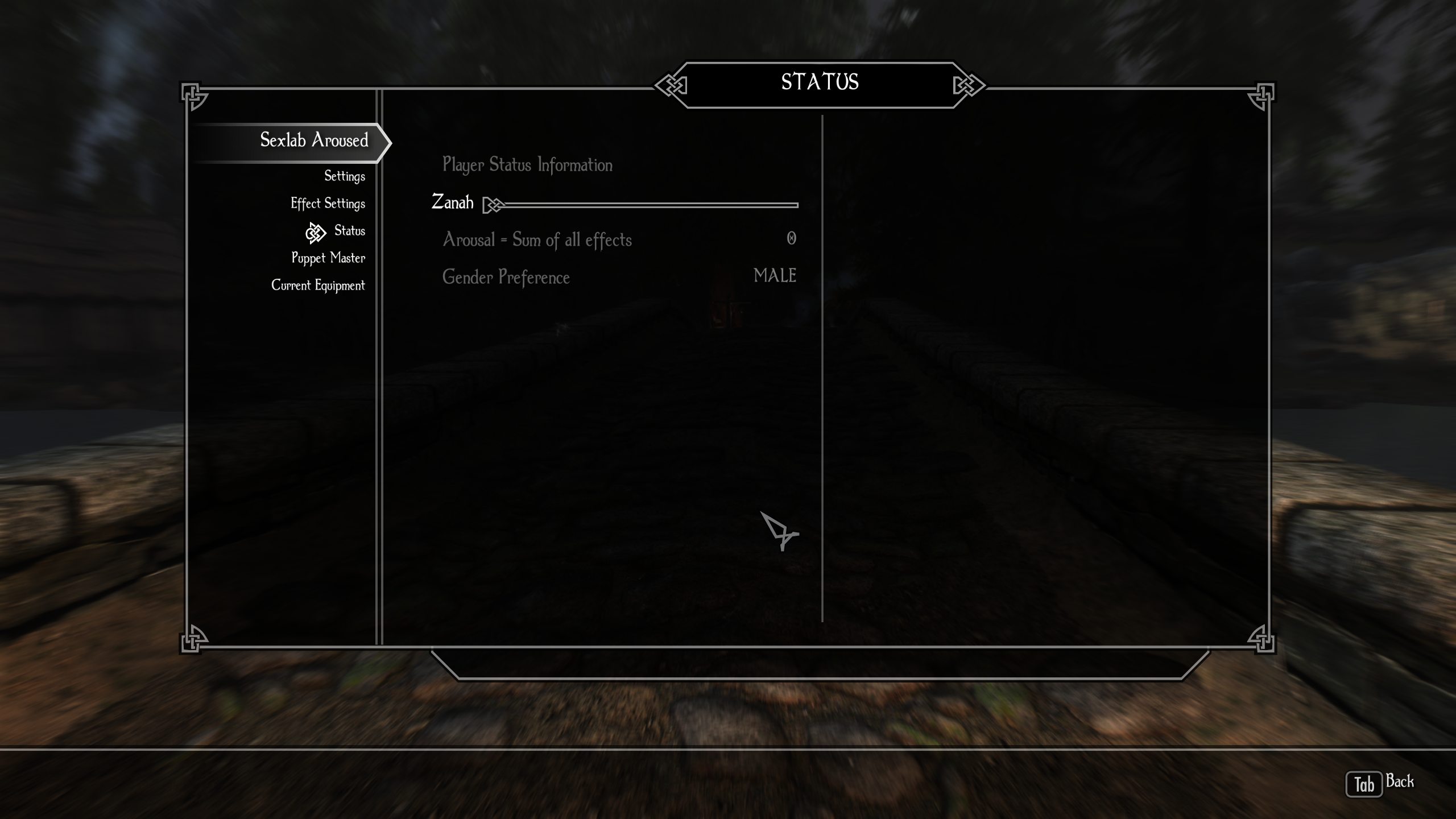Switch to Effect Settings page
This screenshot has height=819, width=1456.
[328, 204]
